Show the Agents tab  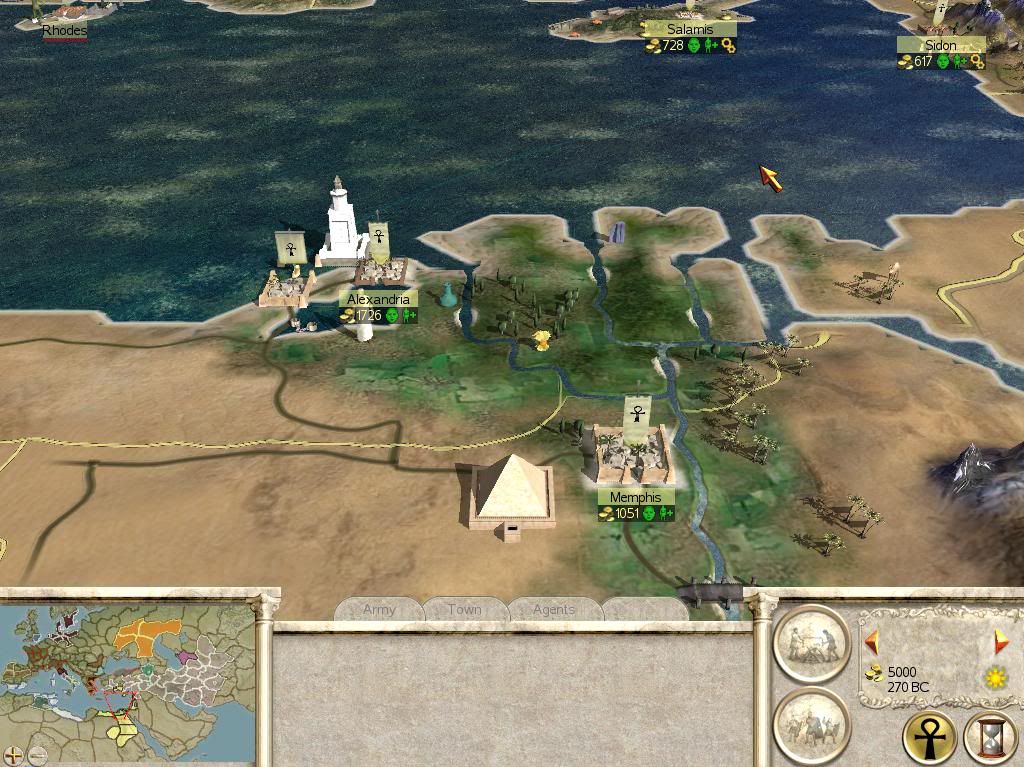click(554, 609)
